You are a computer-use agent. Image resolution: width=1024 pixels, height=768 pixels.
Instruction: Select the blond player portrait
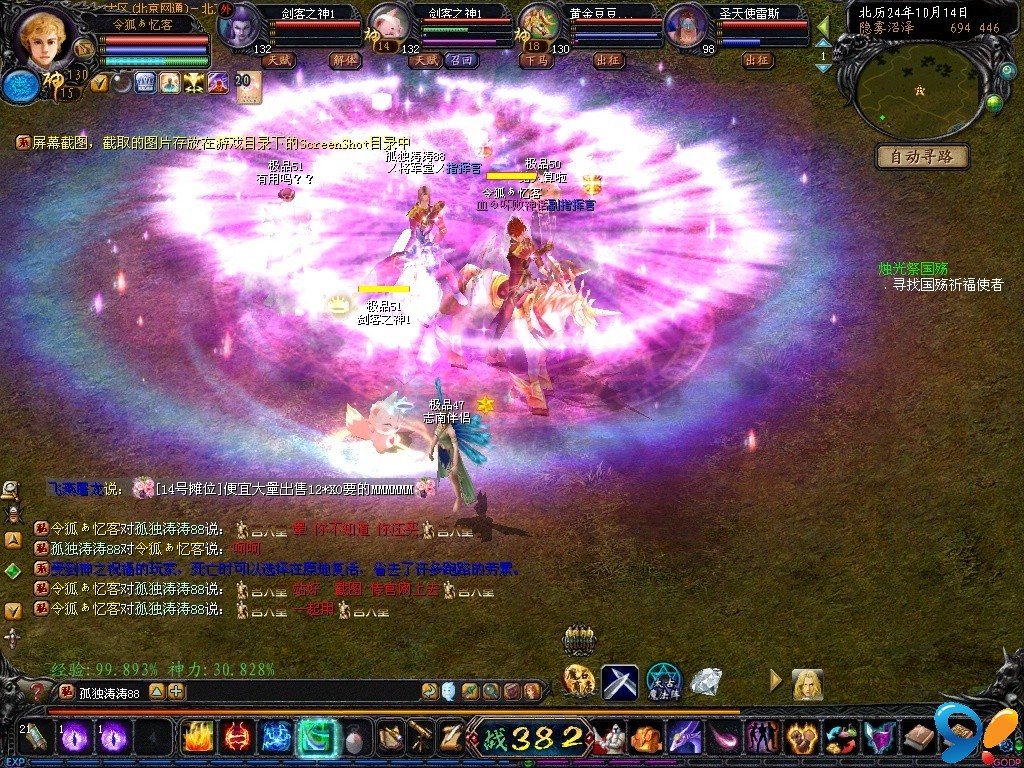(x=45, y=40)
